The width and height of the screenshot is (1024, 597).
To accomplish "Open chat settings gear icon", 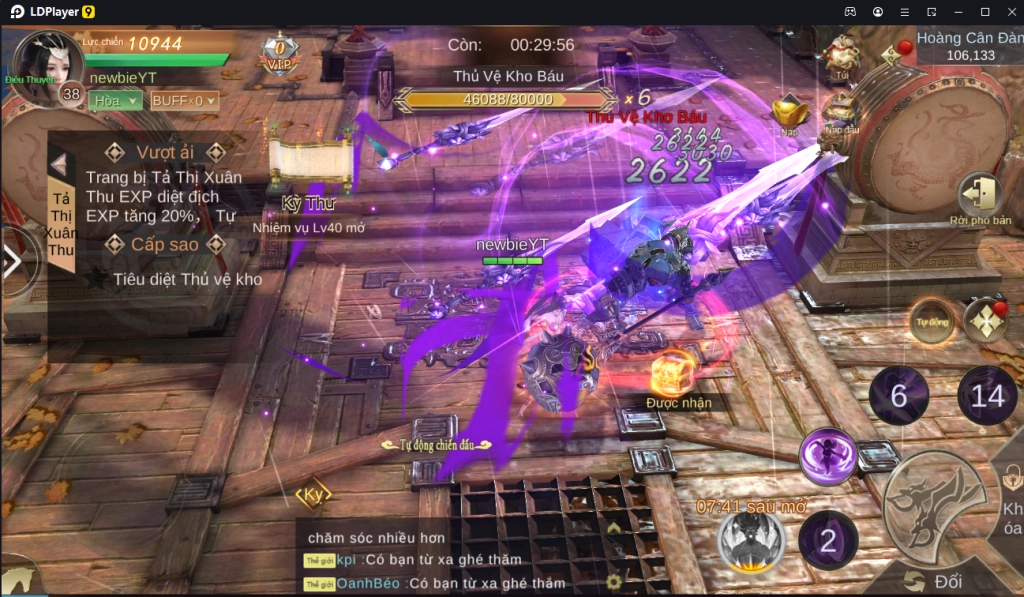I will (614, 580).
